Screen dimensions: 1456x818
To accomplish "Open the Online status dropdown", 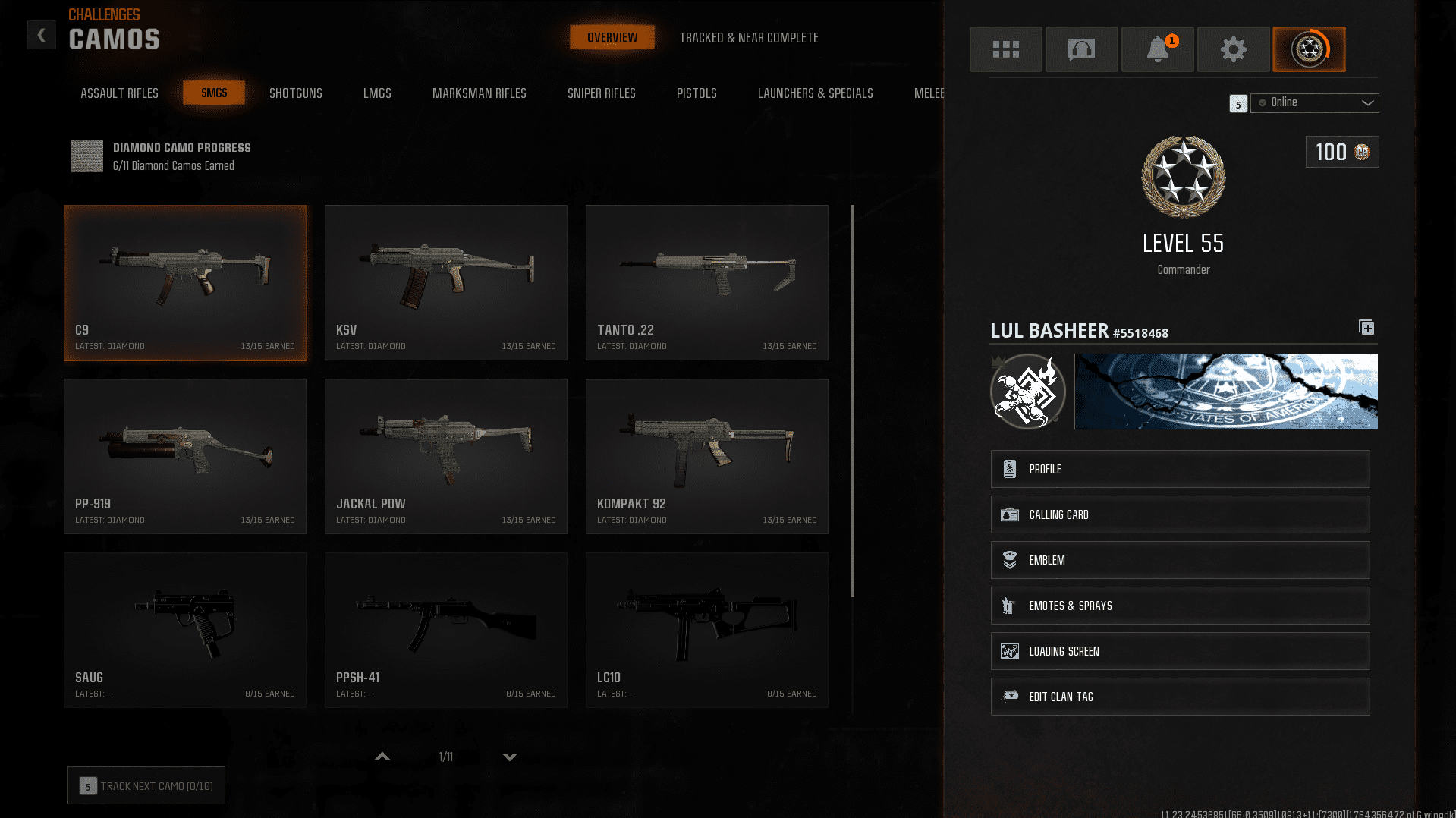I will point(1314,102).
